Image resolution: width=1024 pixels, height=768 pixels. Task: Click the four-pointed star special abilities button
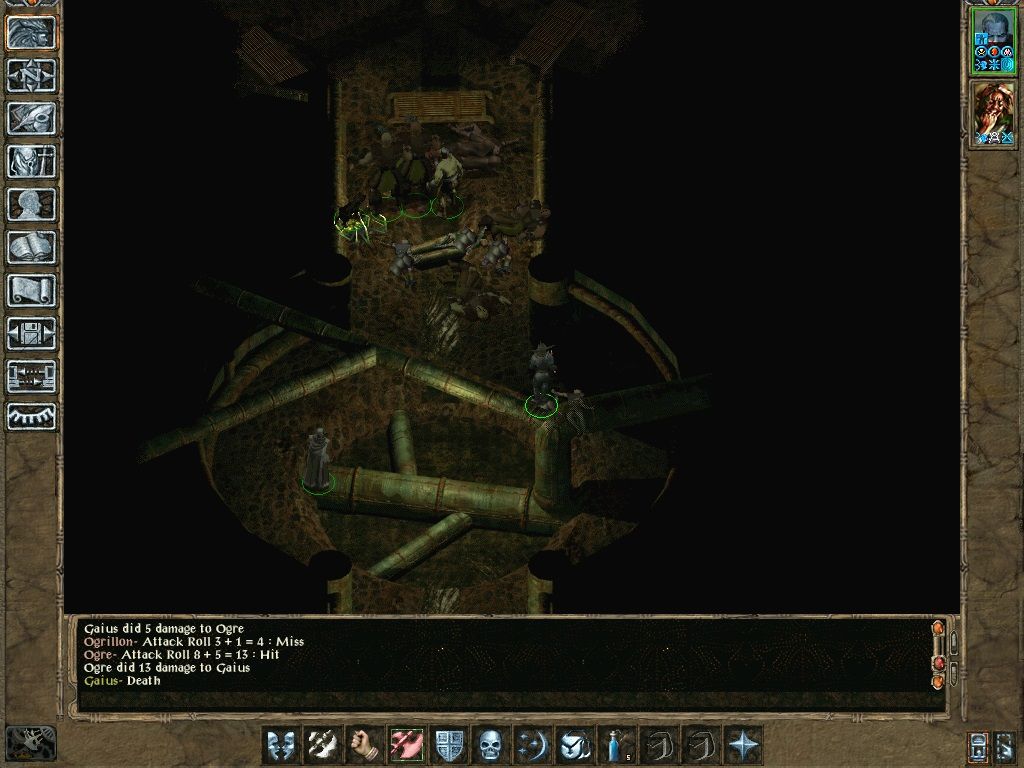coord(743,745)
